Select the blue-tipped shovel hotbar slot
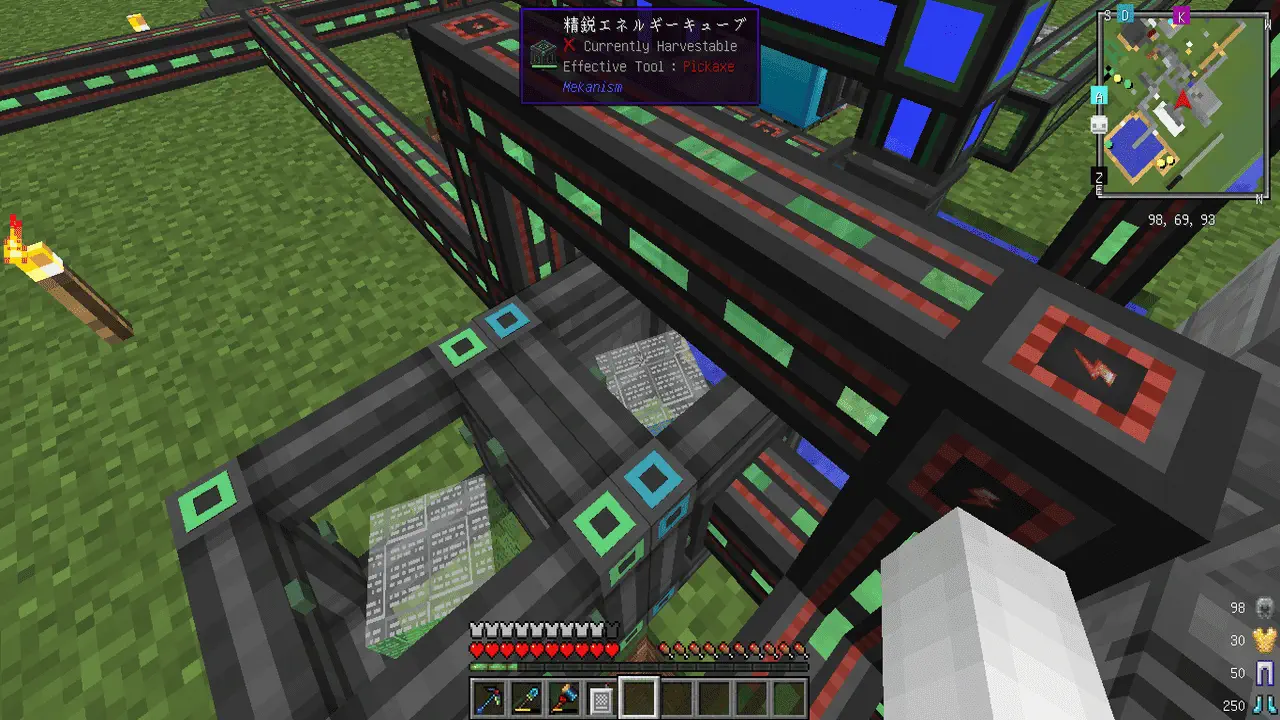Viewport: 1280px width, 720px height. point(527,697)
